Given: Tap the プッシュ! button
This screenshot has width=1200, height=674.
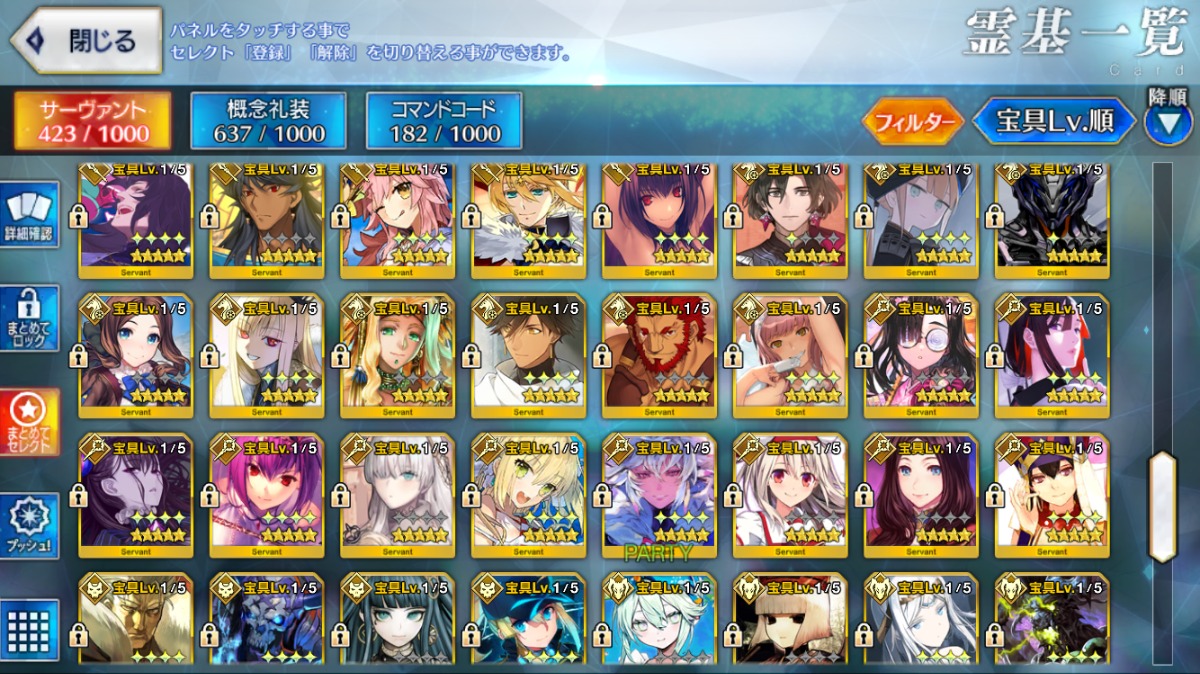Looking at the screenshot, I should coord(30,526).
